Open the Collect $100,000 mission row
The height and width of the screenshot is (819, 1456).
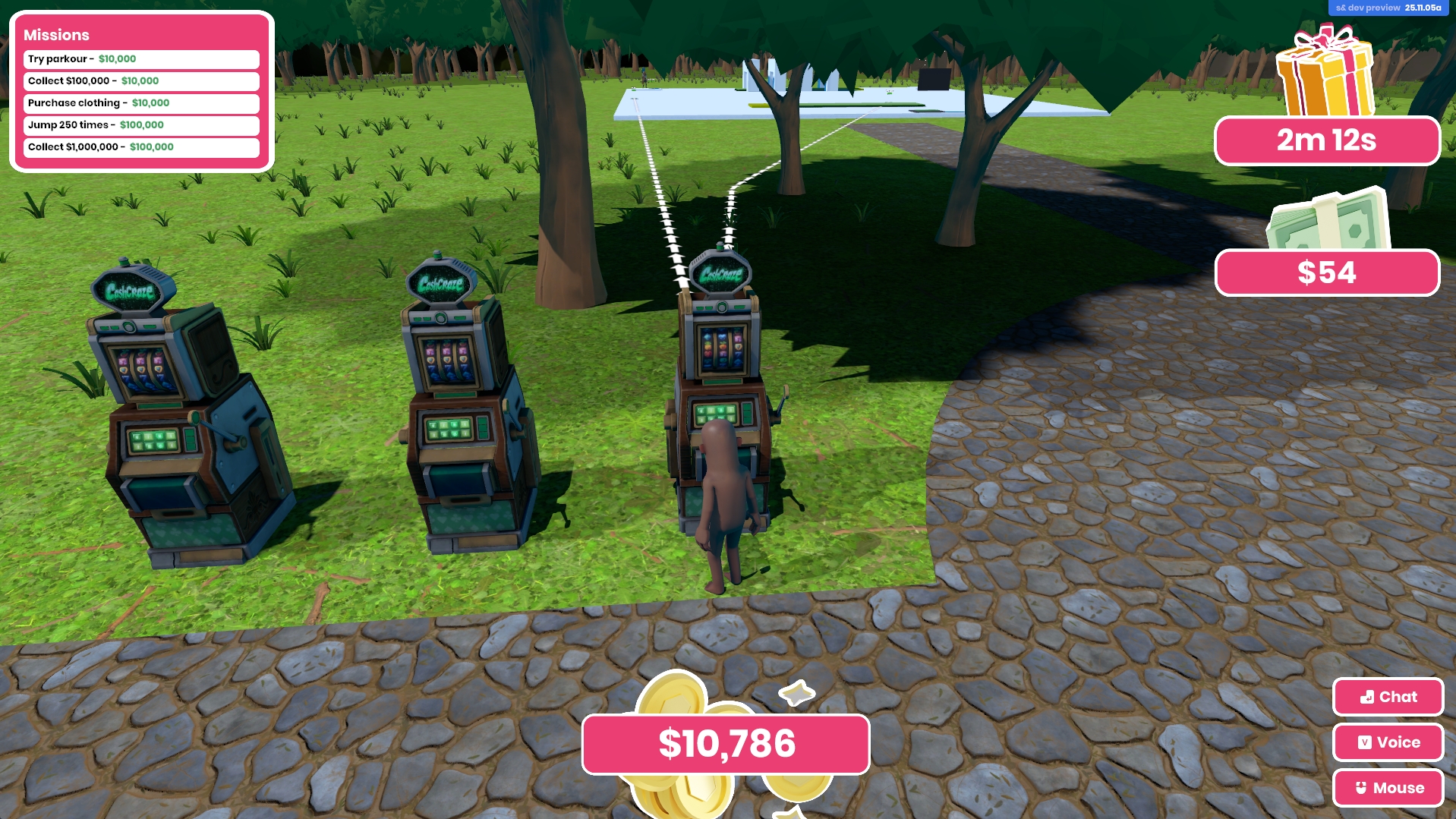pyautogui.click(x=141, y=81)
